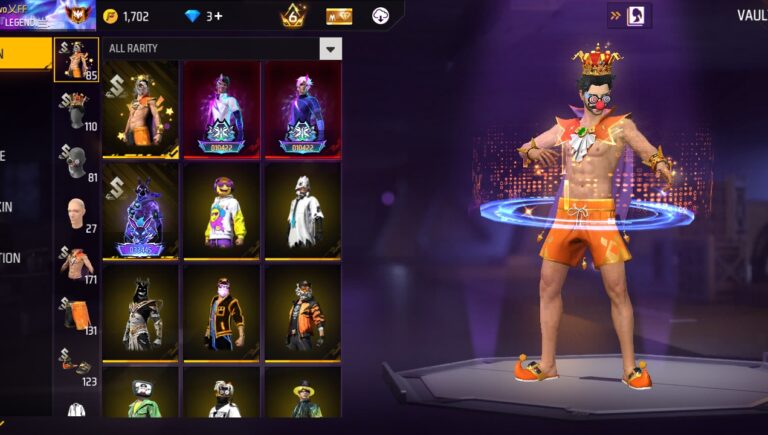Switch to the bald head category showing 27
Screen dimensions: 768x435
76,214
